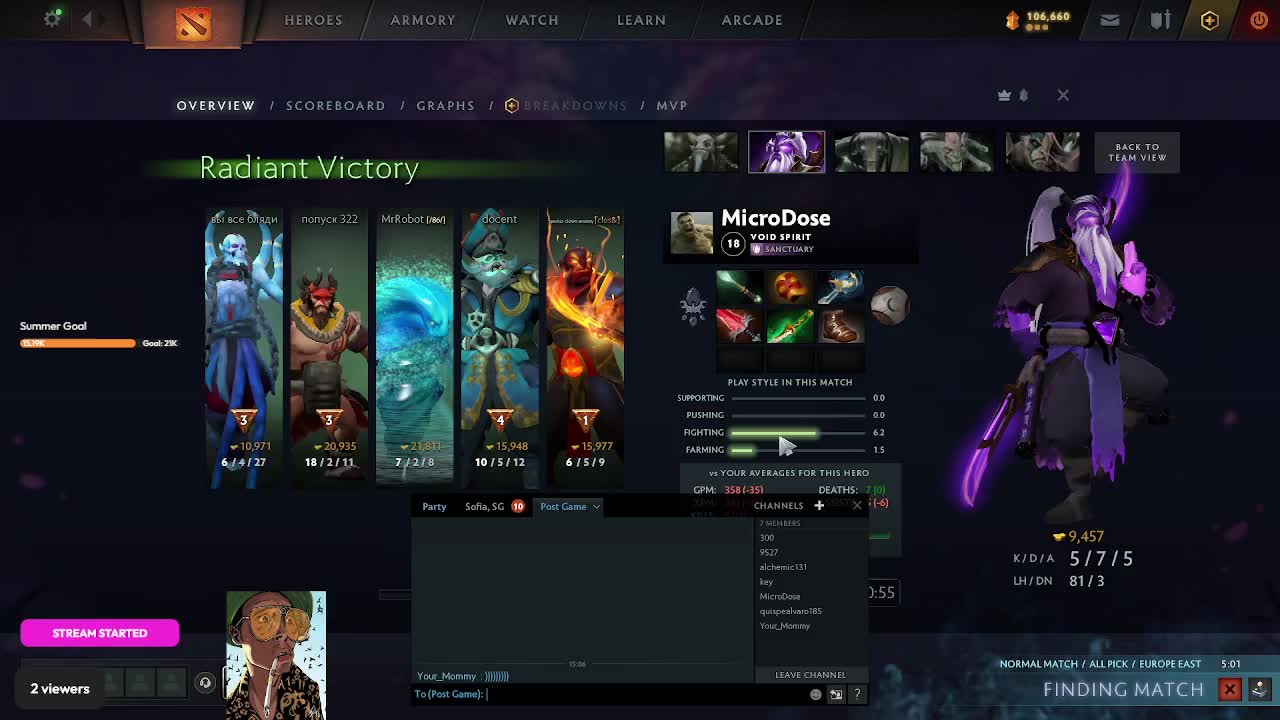Open the Party chat tab
This screenshot has height=720, width=1280.
(434, 506)
